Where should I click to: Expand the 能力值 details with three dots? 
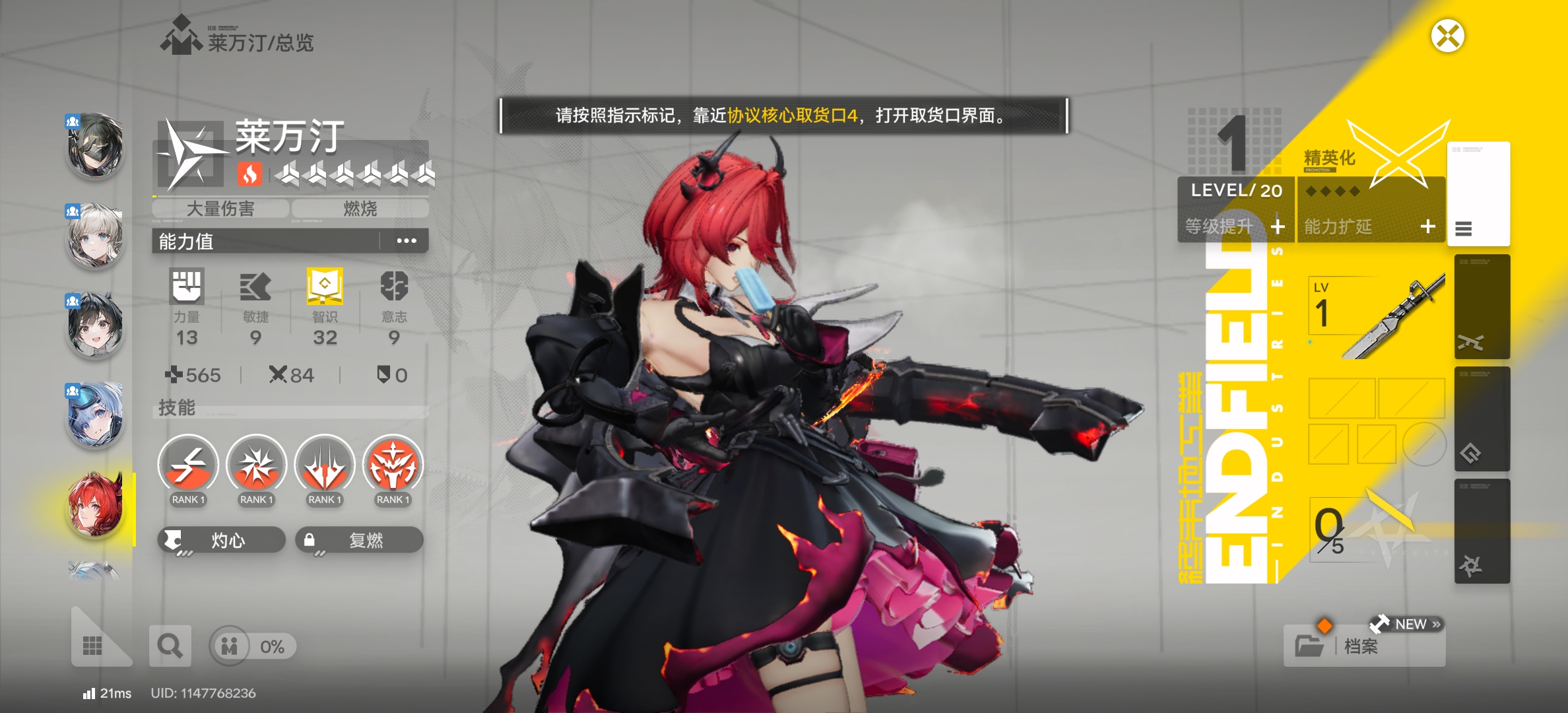tap(406, 241)
